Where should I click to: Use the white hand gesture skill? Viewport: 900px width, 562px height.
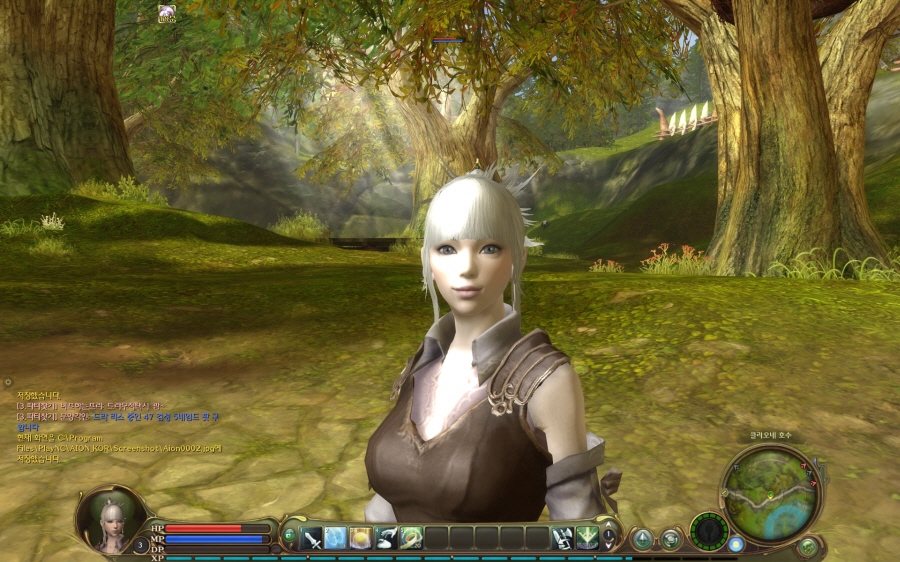point(386,537)
